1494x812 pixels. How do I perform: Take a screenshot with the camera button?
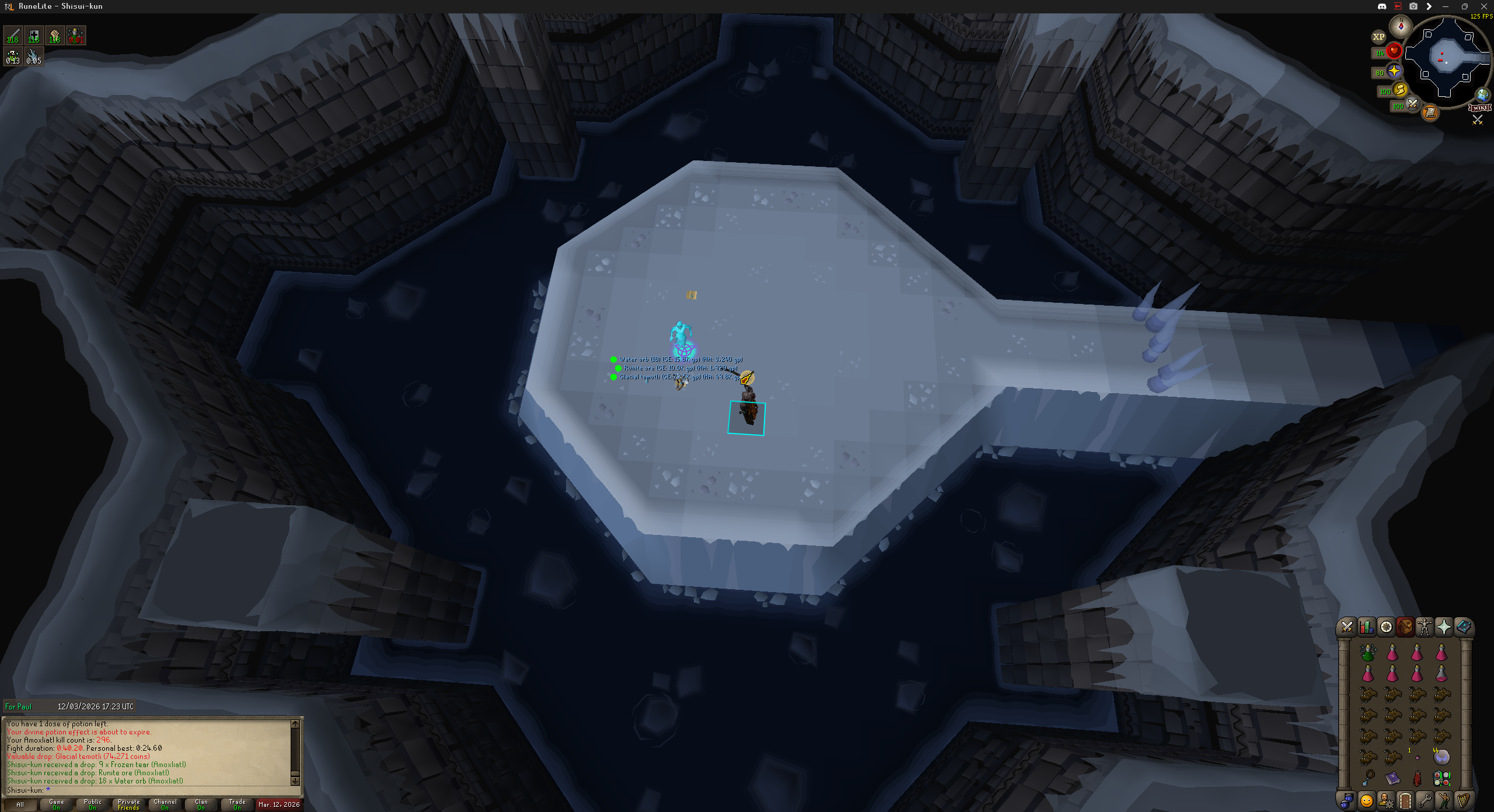tap(1413, 6)
